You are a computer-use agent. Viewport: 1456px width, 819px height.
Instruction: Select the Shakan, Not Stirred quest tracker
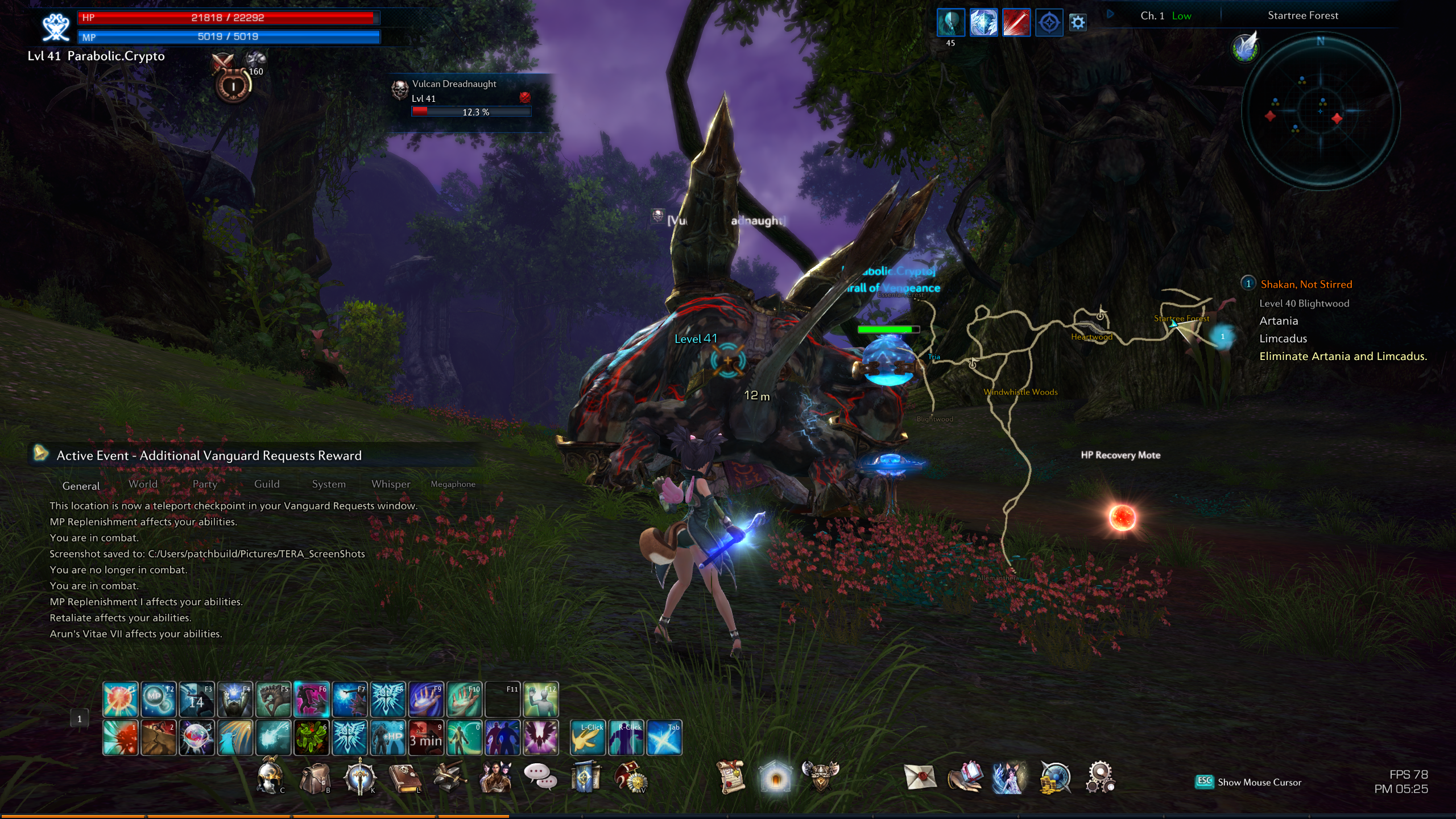point(1306,284)
